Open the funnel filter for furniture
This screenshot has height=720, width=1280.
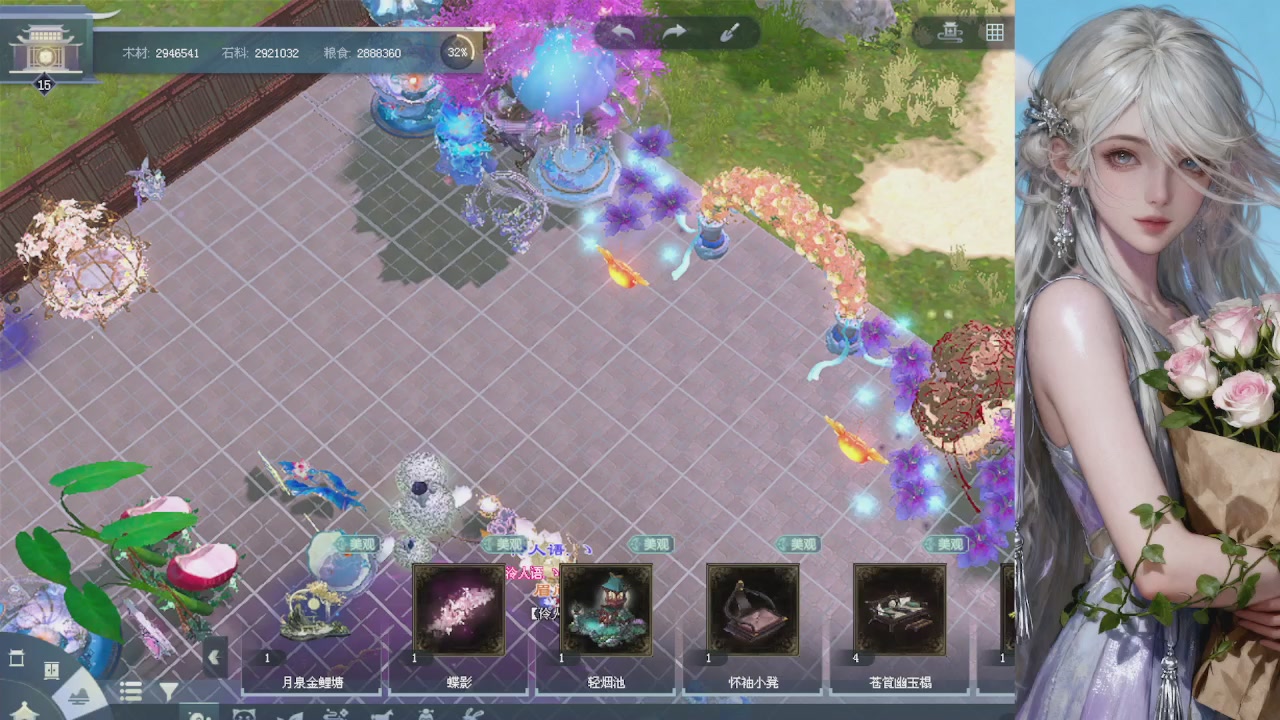[169, 691]
